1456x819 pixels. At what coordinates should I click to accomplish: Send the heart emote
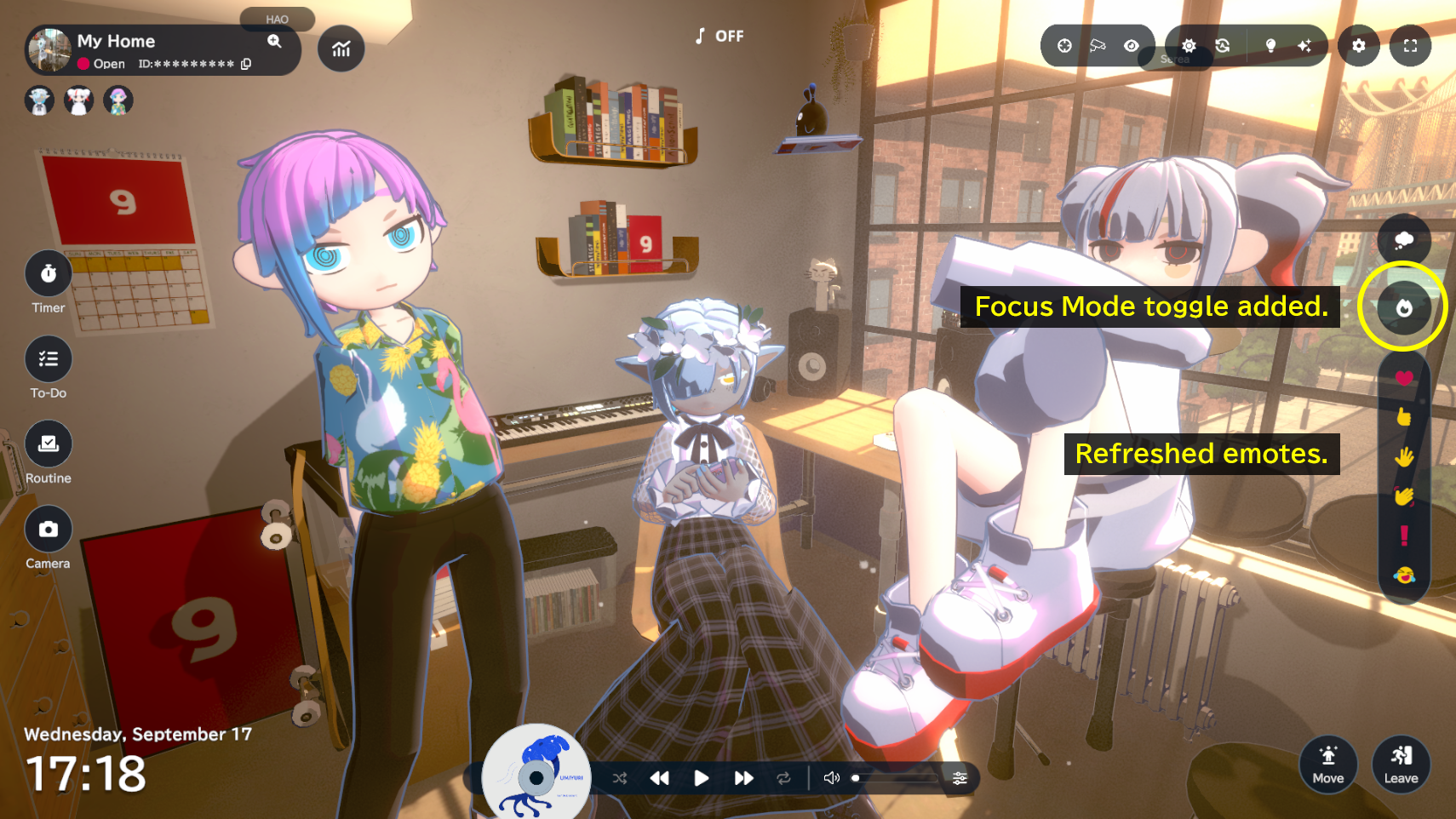[x=1402, y=375]
